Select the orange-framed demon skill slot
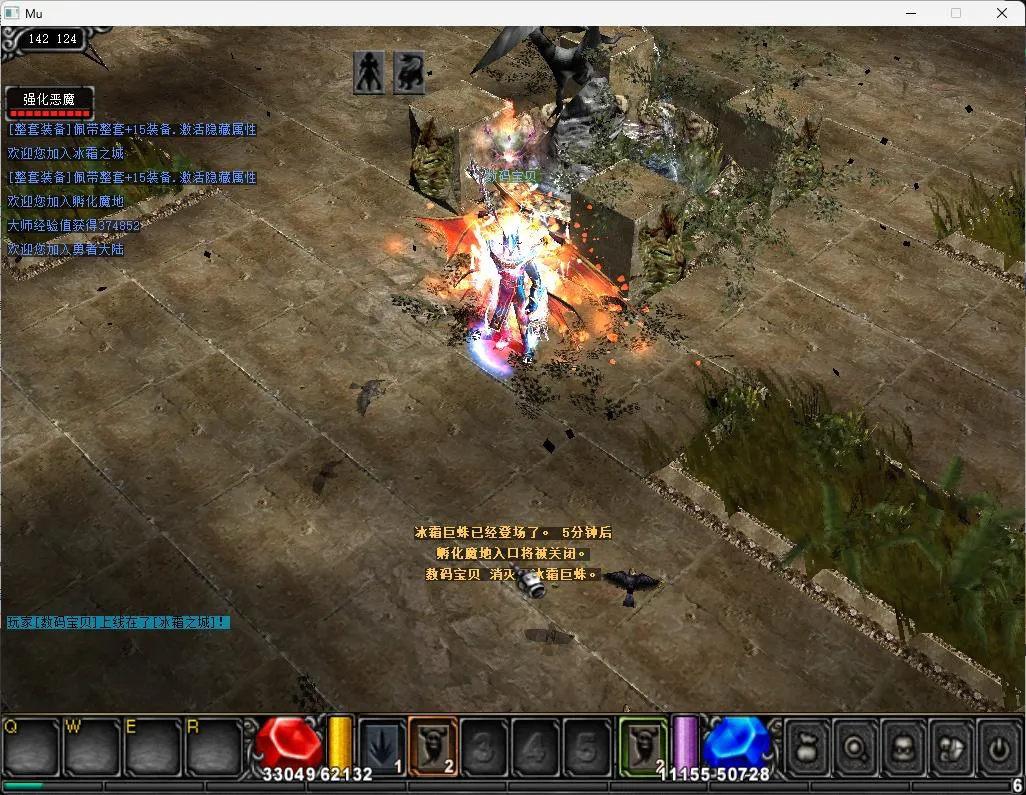This screenshot has height=795, width=1026. click(x=433, y=746)
